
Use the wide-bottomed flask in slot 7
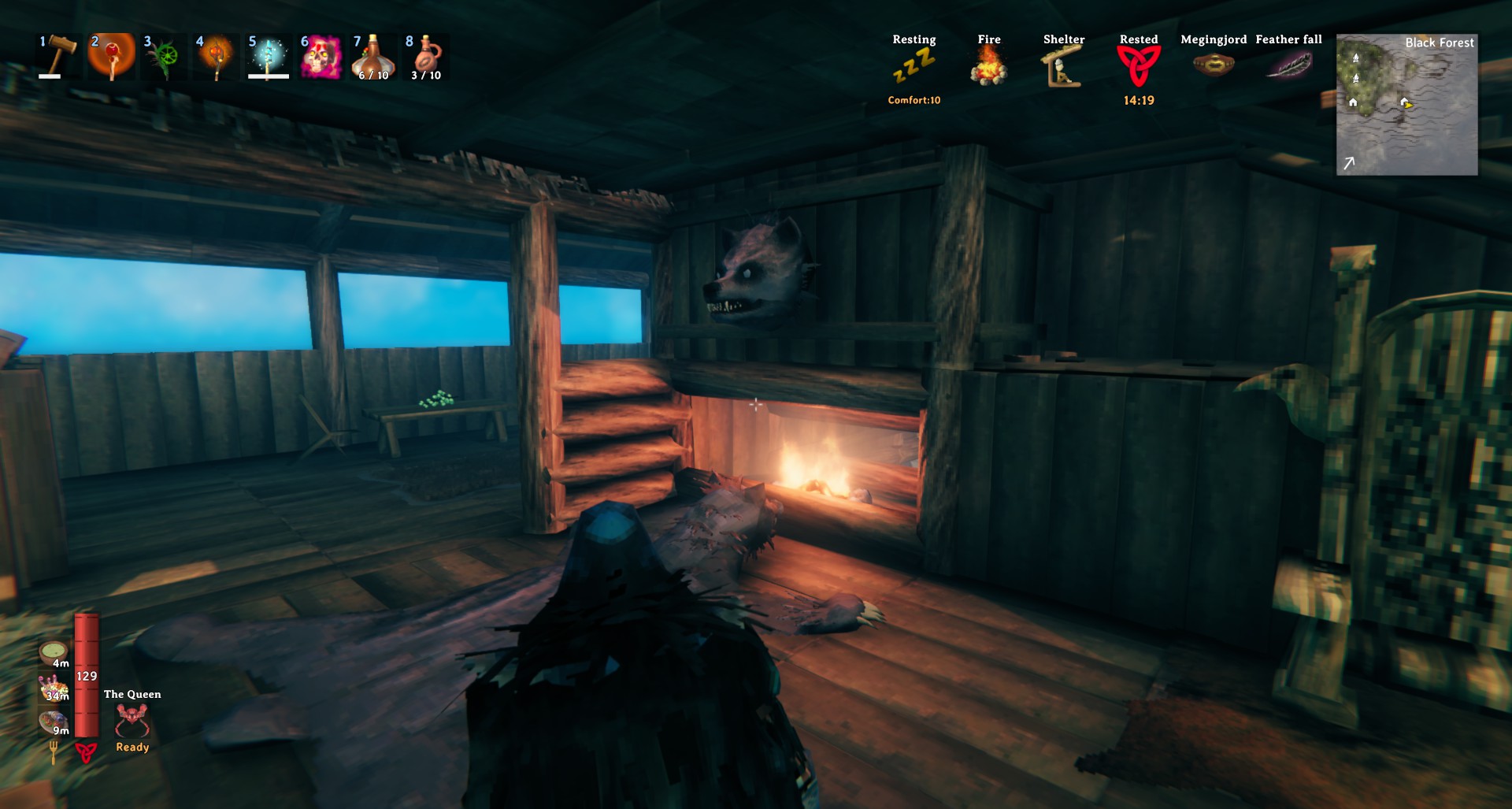(x=372, y=57)
